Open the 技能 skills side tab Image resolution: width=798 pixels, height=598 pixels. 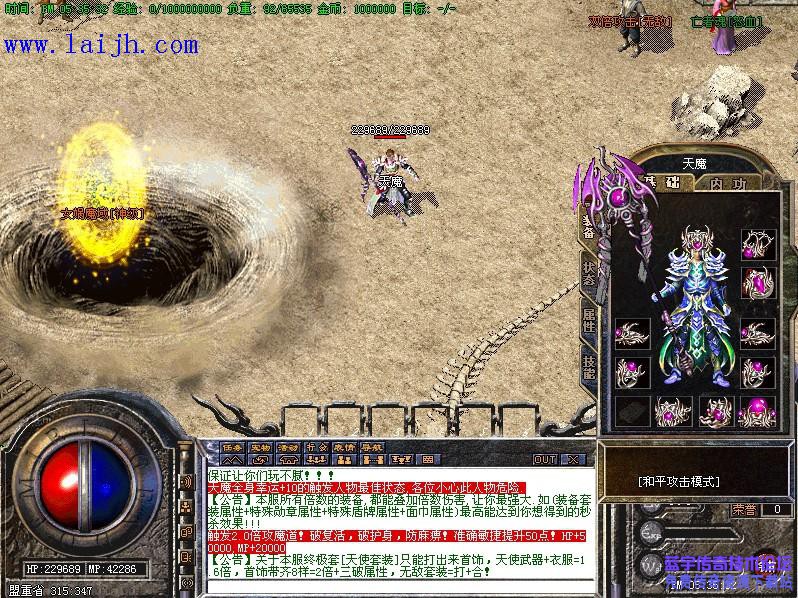point(589,367)
